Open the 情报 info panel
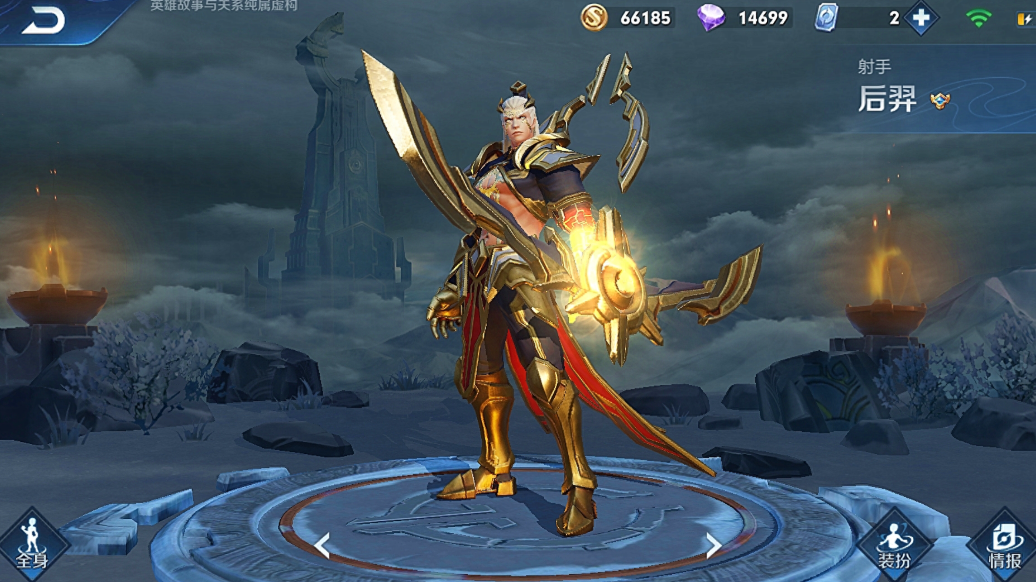This screenshot has width=1036, height=582. (x=1004, y=545)
